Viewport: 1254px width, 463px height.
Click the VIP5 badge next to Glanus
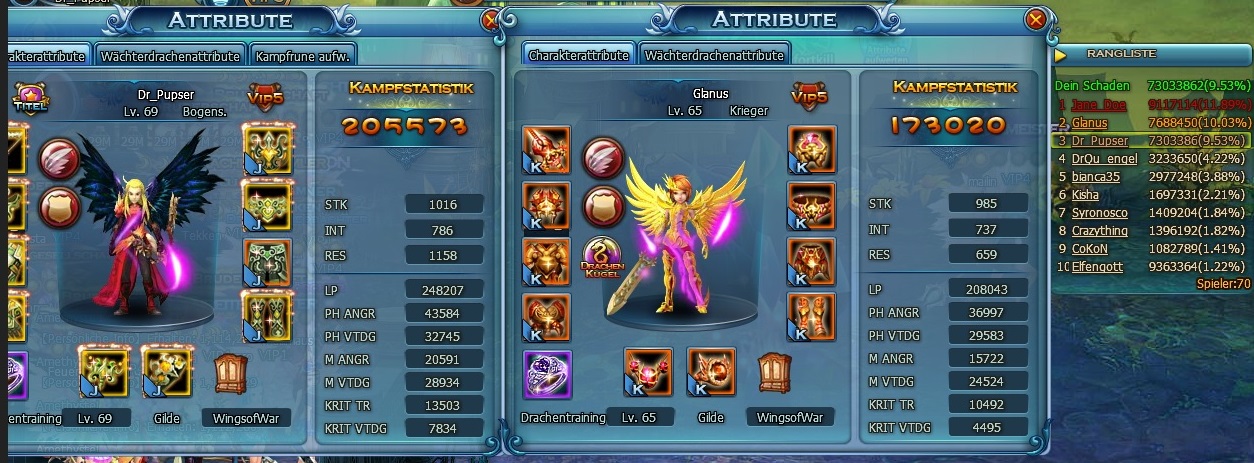pyautogui.click(x=809, y=96)
